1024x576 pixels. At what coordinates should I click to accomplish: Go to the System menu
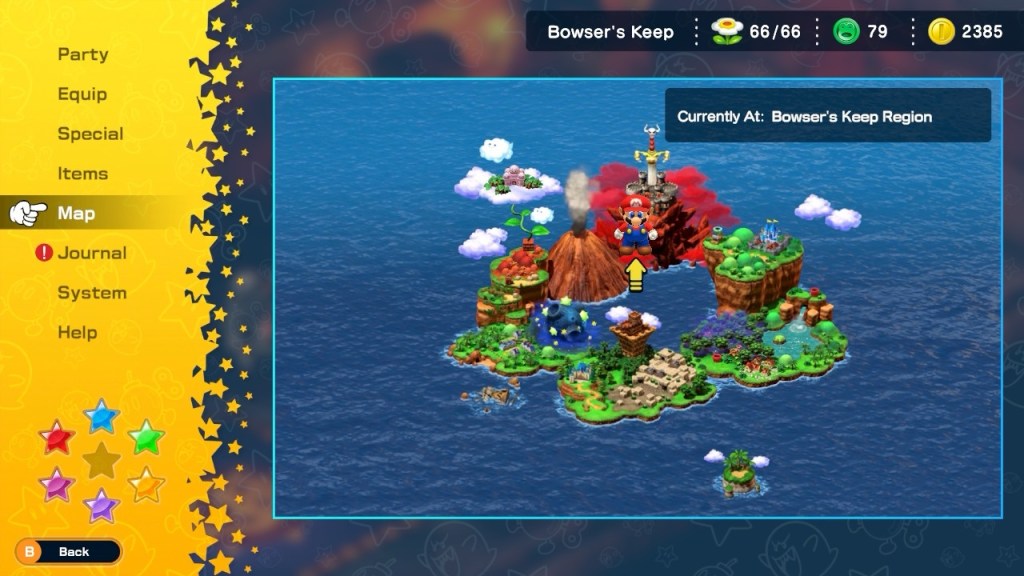(92, 293)
